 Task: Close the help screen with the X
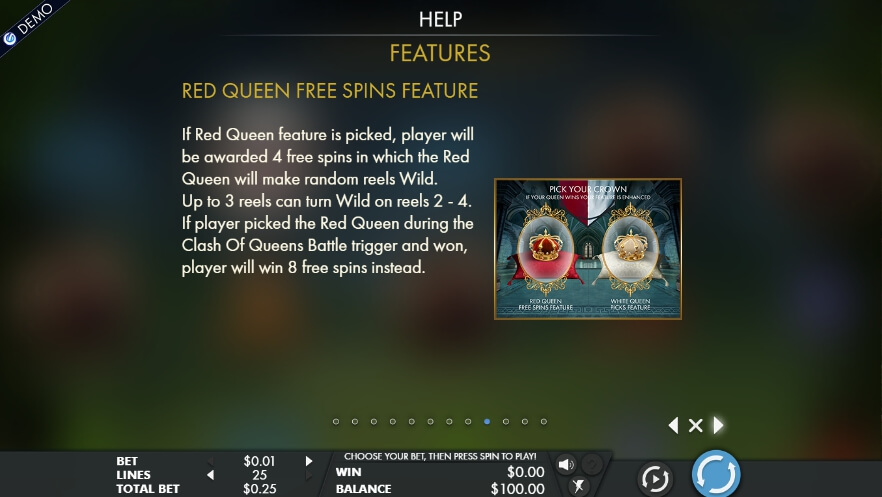[x=695, y=426]
